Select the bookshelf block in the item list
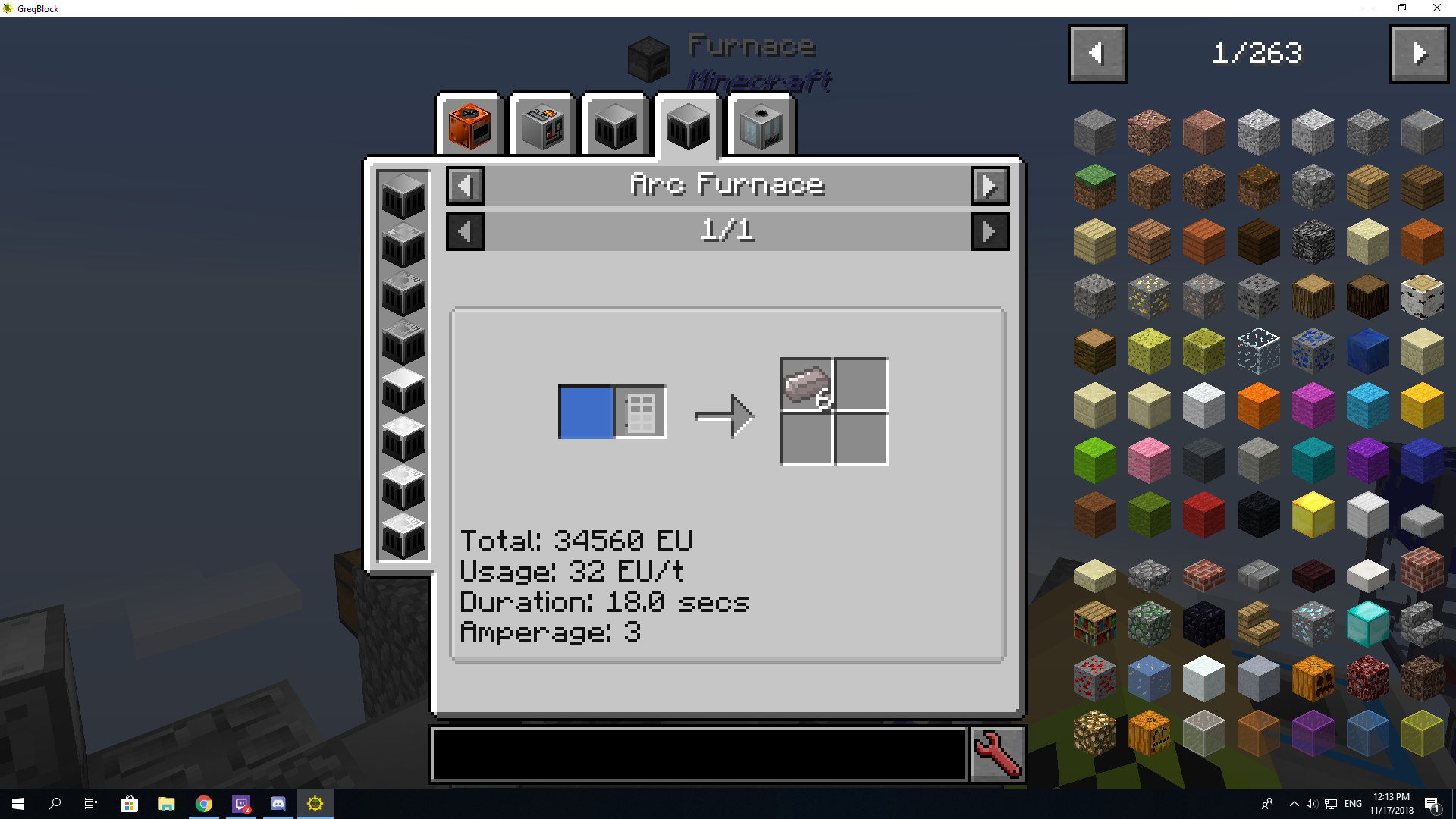 pos(1094,623)
